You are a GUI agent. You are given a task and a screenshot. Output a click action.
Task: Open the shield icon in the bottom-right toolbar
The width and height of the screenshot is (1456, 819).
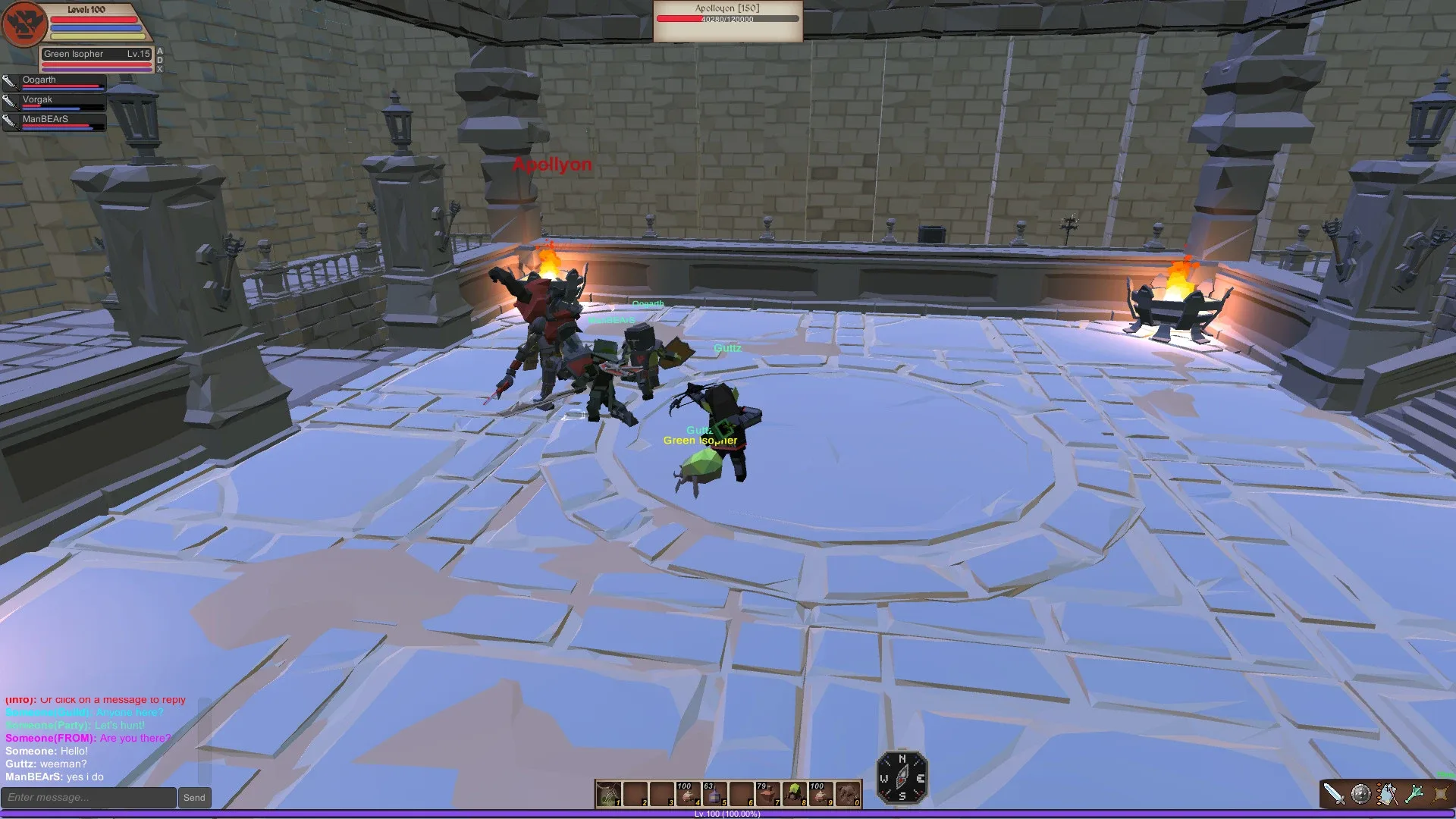tap(1360, 792)
